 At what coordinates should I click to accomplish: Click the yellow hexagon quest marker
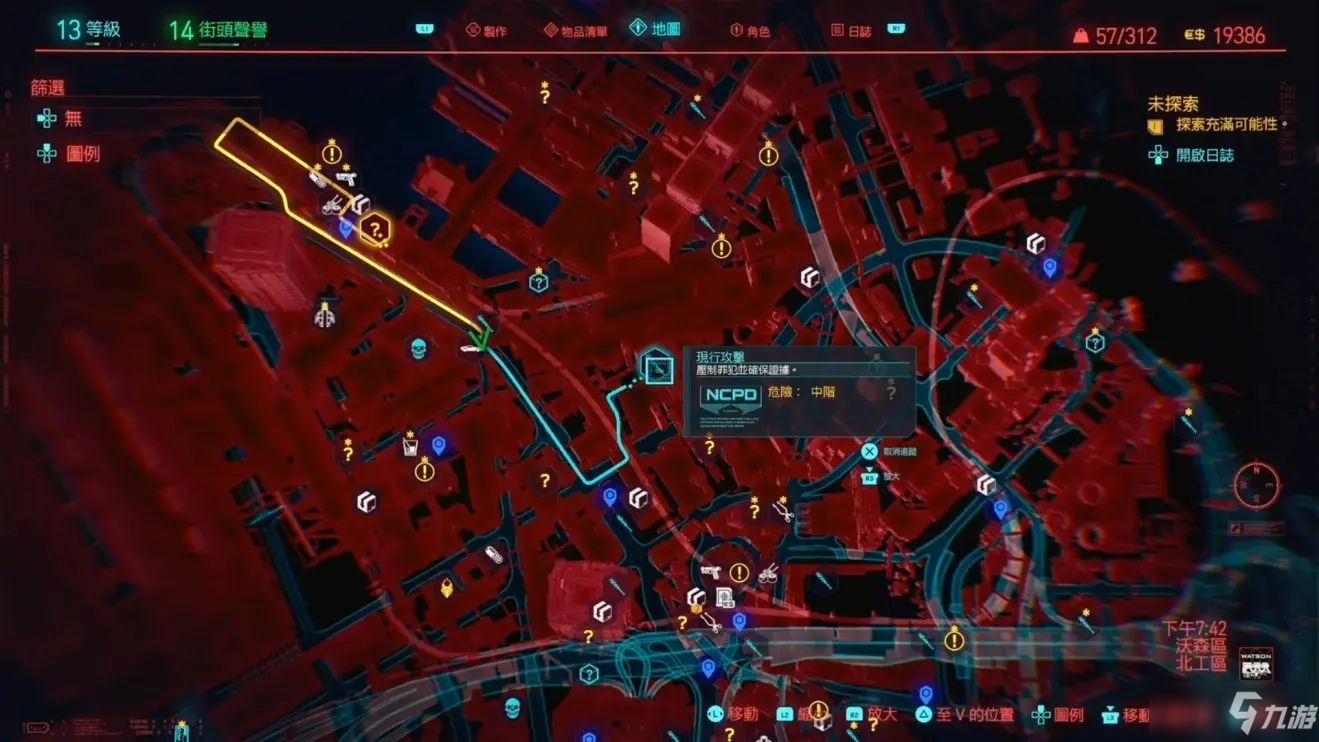point(375,230)
